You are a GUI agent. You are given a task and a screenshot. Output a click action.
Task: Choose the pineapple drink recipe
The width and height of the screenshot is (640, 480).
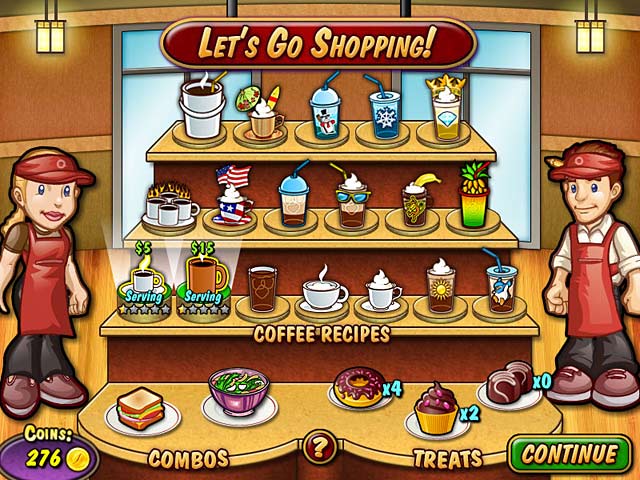tap(474, 199)
